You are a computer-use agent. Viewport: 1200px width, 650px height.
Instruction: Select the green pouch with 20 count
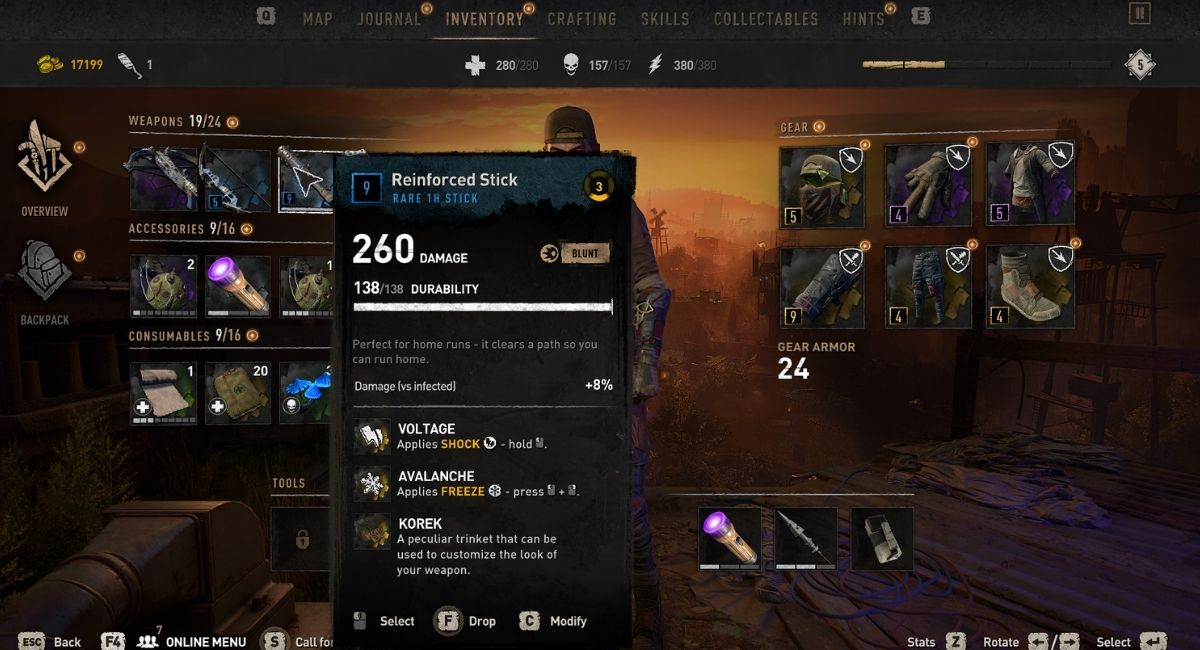pos(237,393)
